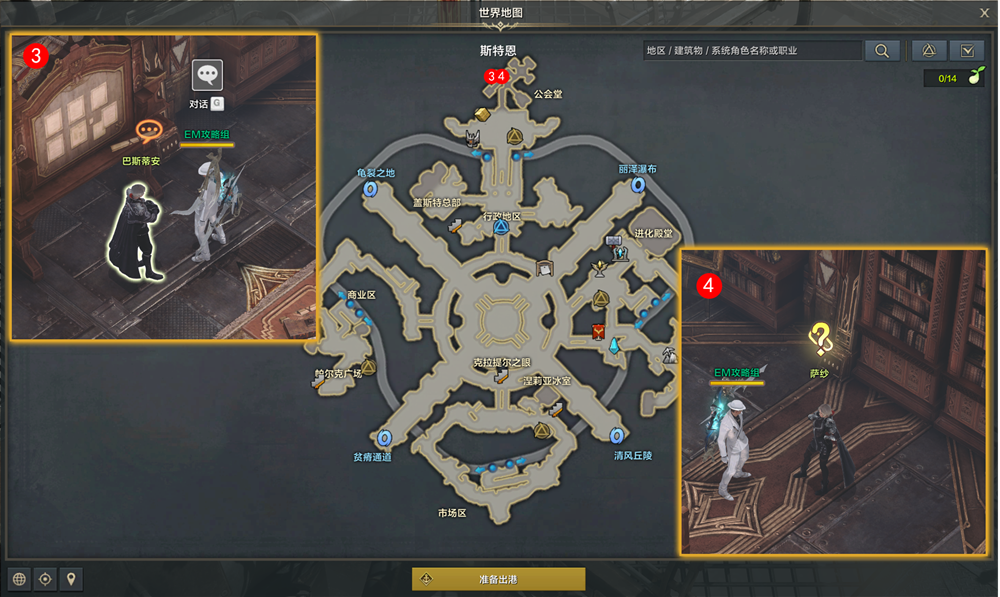Click the trophy cup map marker
This screenshot has width=1000, height=597.
coord(600,267)
